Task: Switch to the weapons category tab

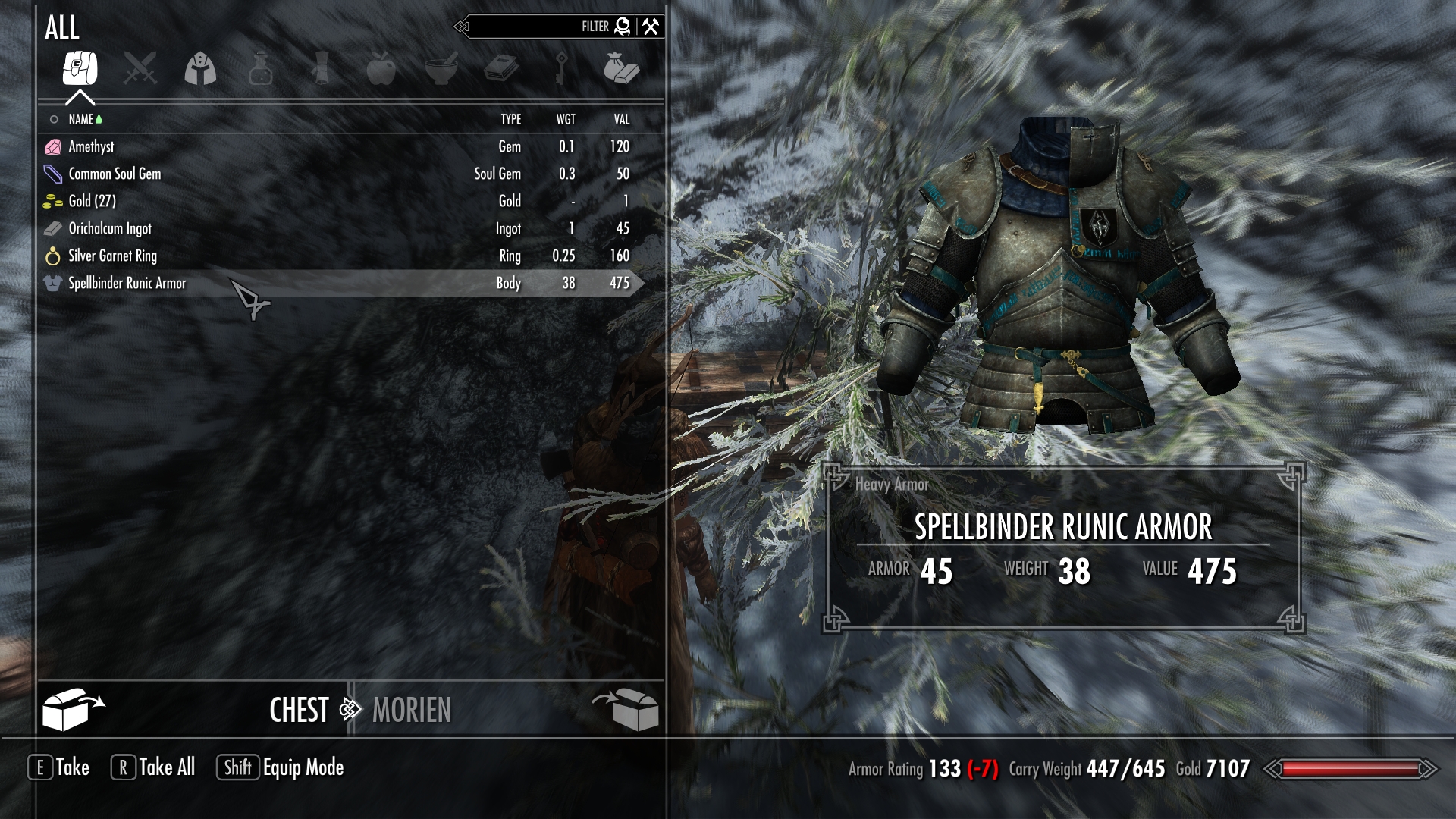Action: point(140,69)
